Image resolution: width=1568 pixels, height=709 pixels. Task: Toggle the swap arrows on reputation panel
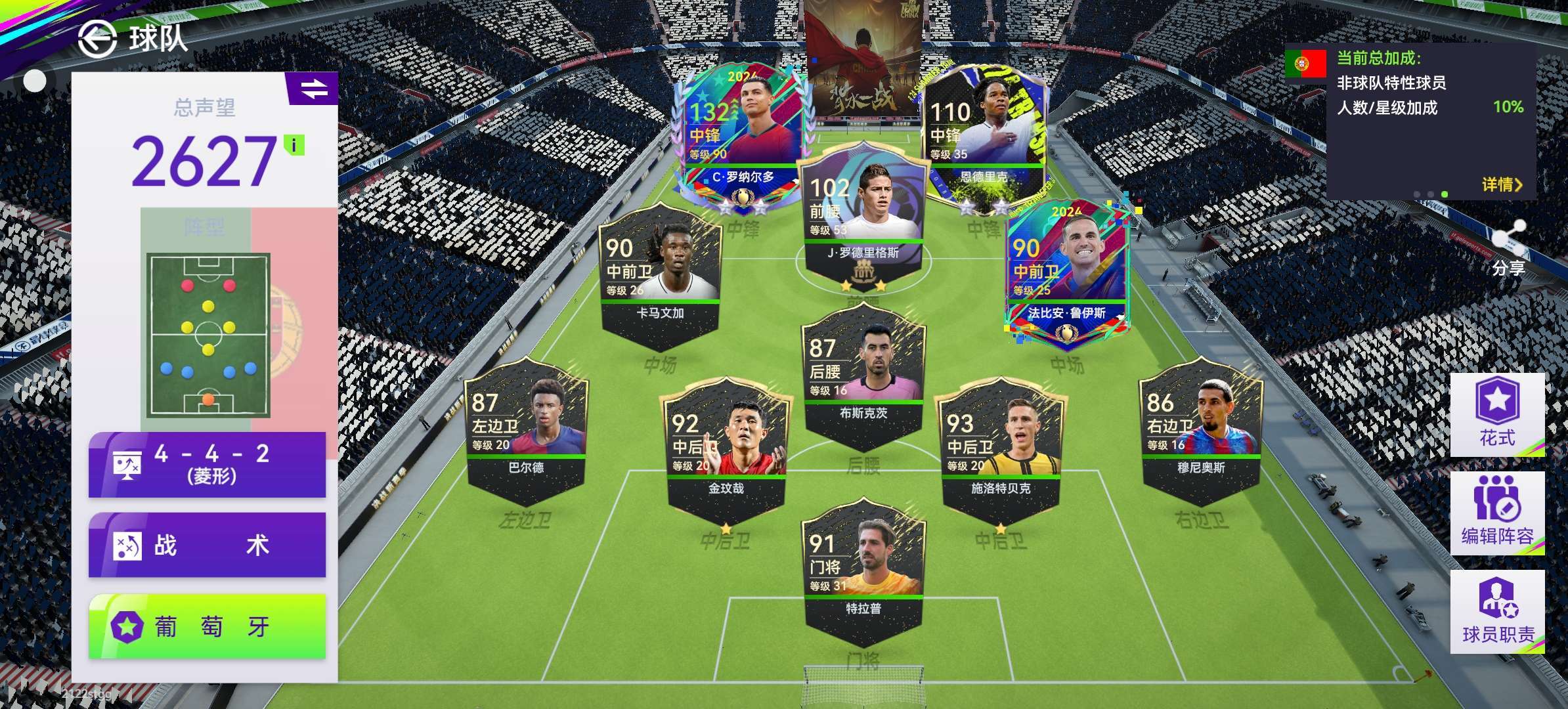tap(313, 89)
